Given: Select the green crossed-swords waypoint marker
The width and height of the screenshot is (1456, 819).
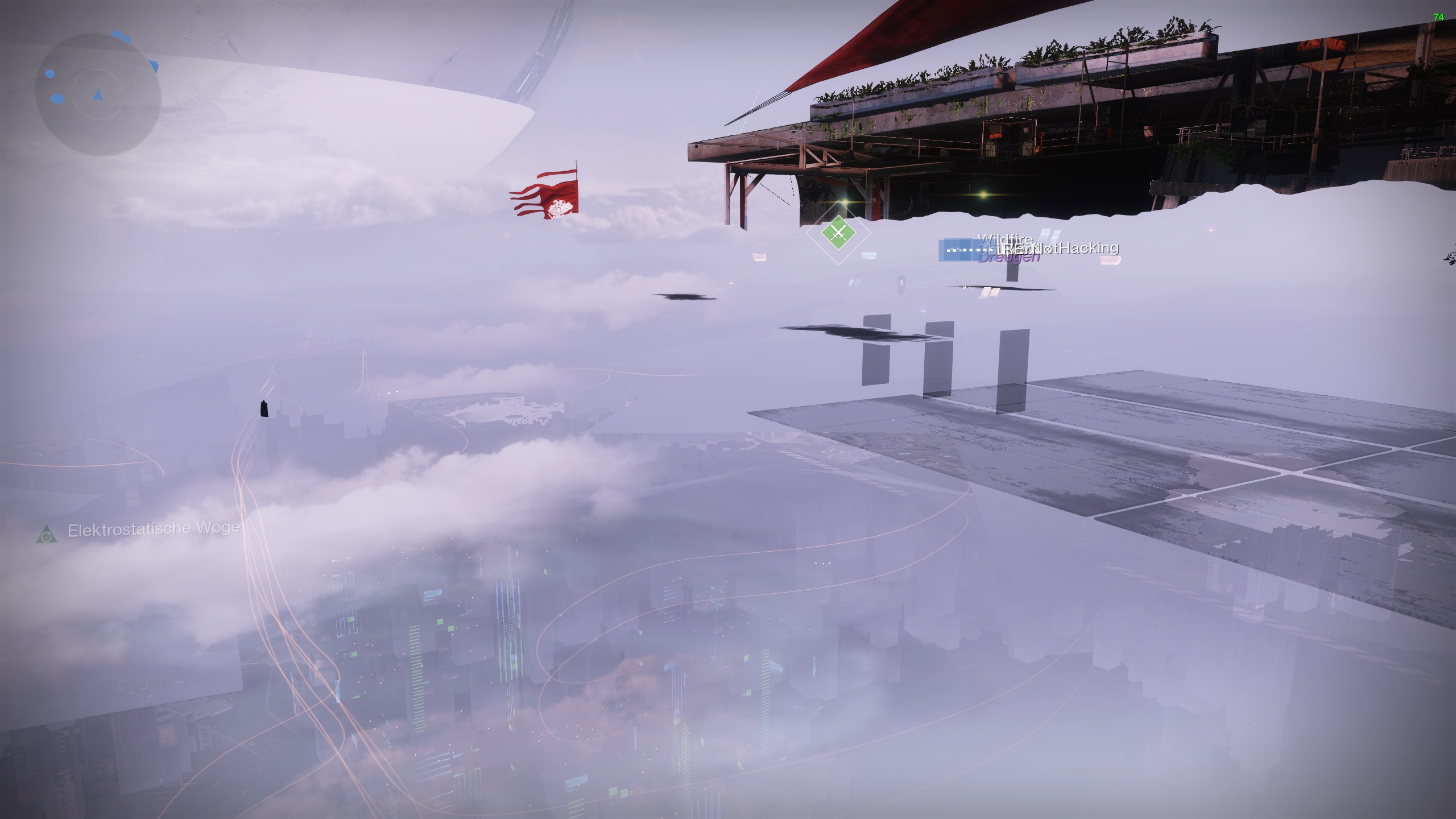Looking at the screenshot, I should 838,233.
